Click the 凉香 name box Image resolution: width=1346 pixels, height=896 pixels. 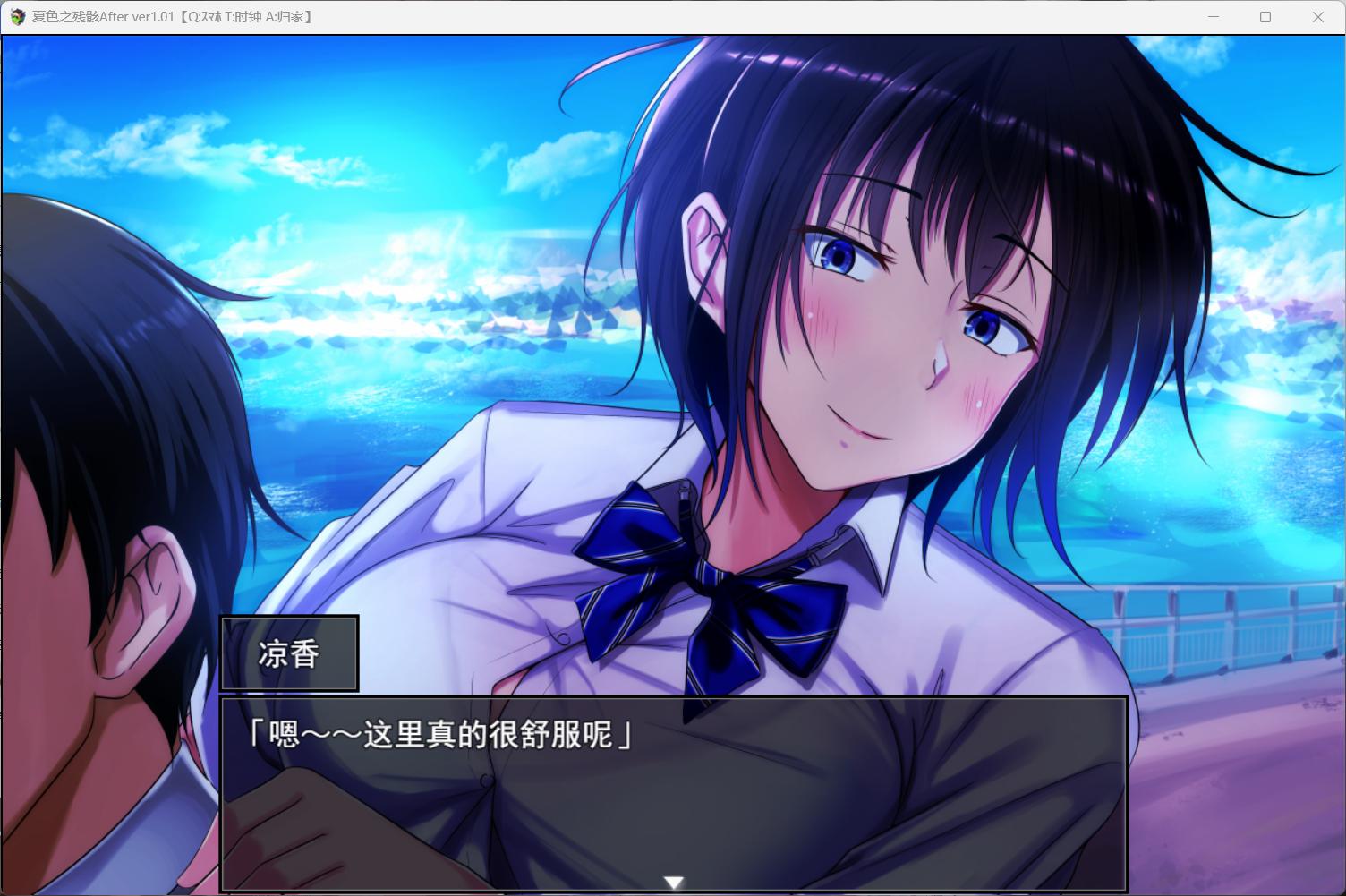click(289, 653)
